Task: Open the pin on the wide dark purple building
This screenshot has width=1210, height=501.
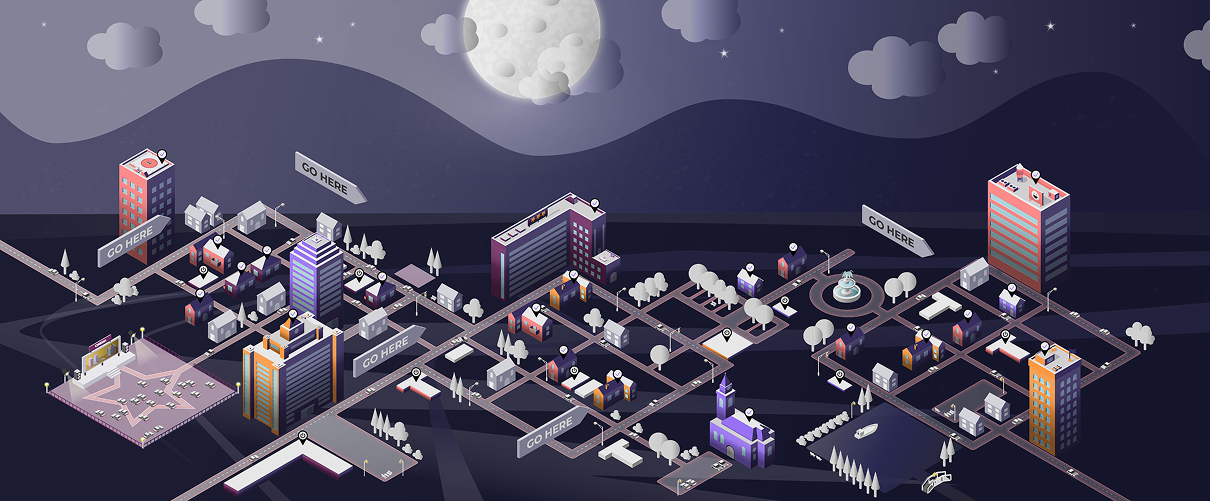Action: point(594,204)
